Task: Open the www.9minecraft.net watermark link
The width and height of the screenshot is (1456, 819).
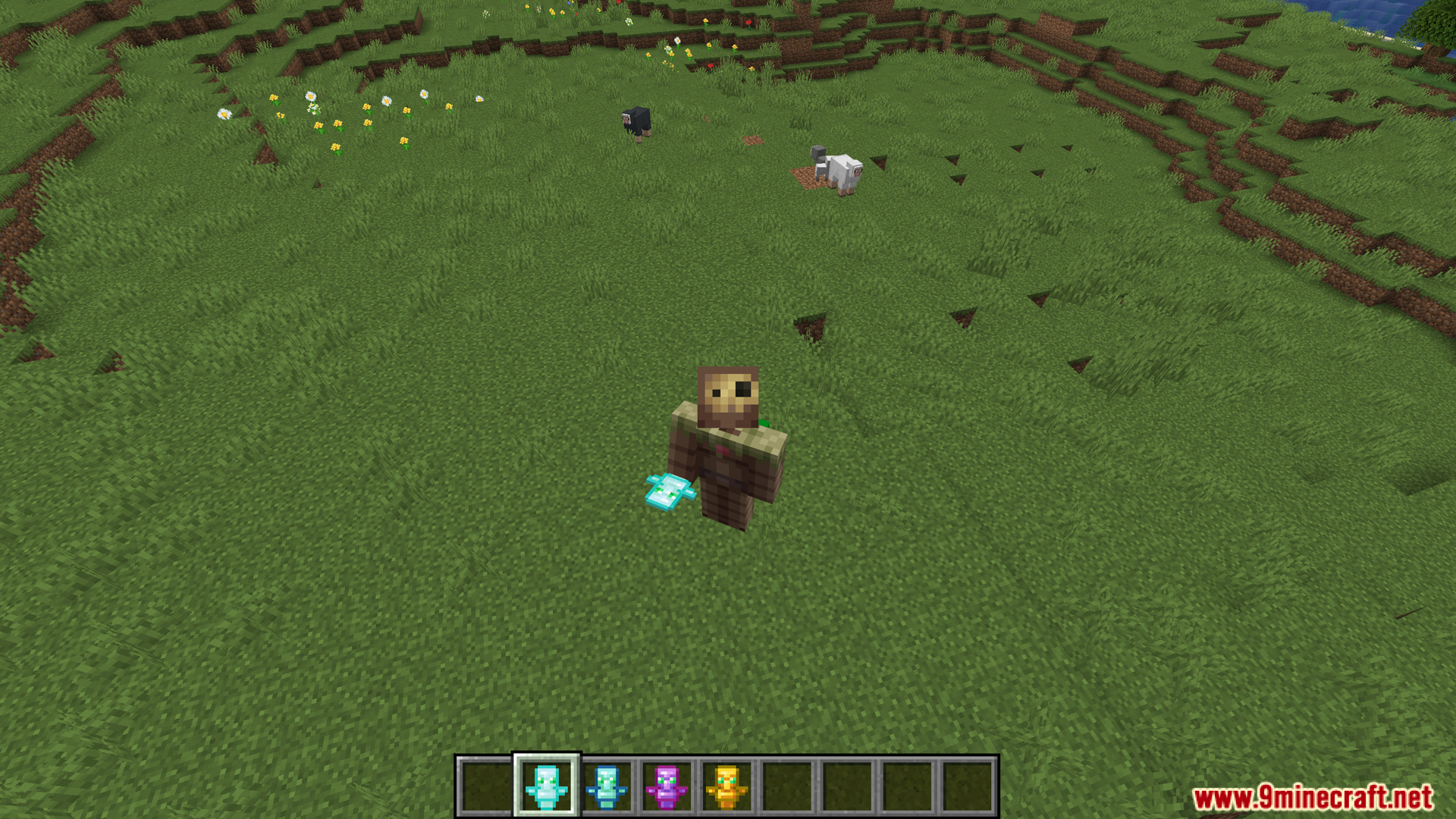Action: 1312,798
